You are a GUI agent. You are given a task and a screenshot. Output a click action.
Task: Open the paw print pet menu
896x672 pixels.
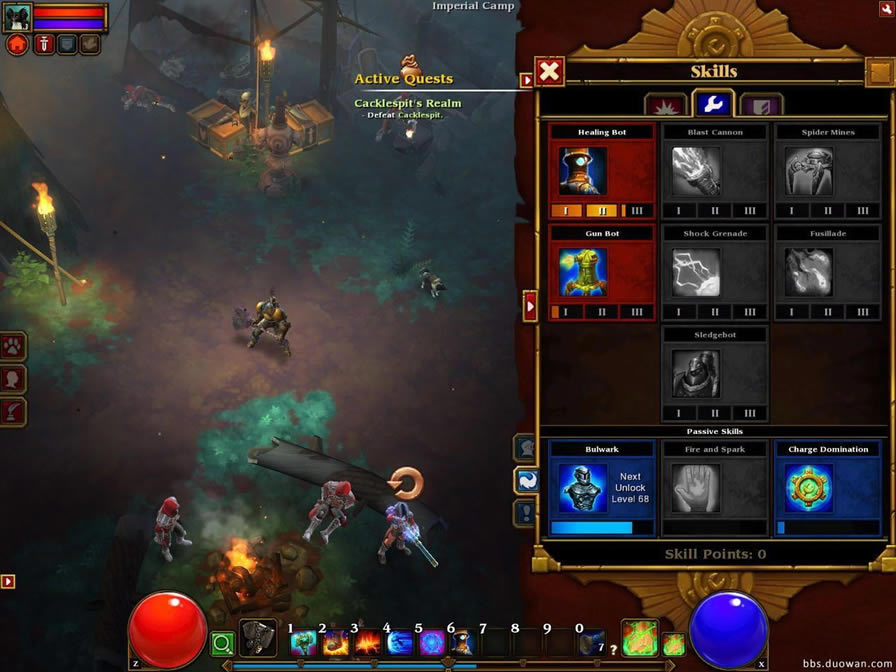(13, 347)
